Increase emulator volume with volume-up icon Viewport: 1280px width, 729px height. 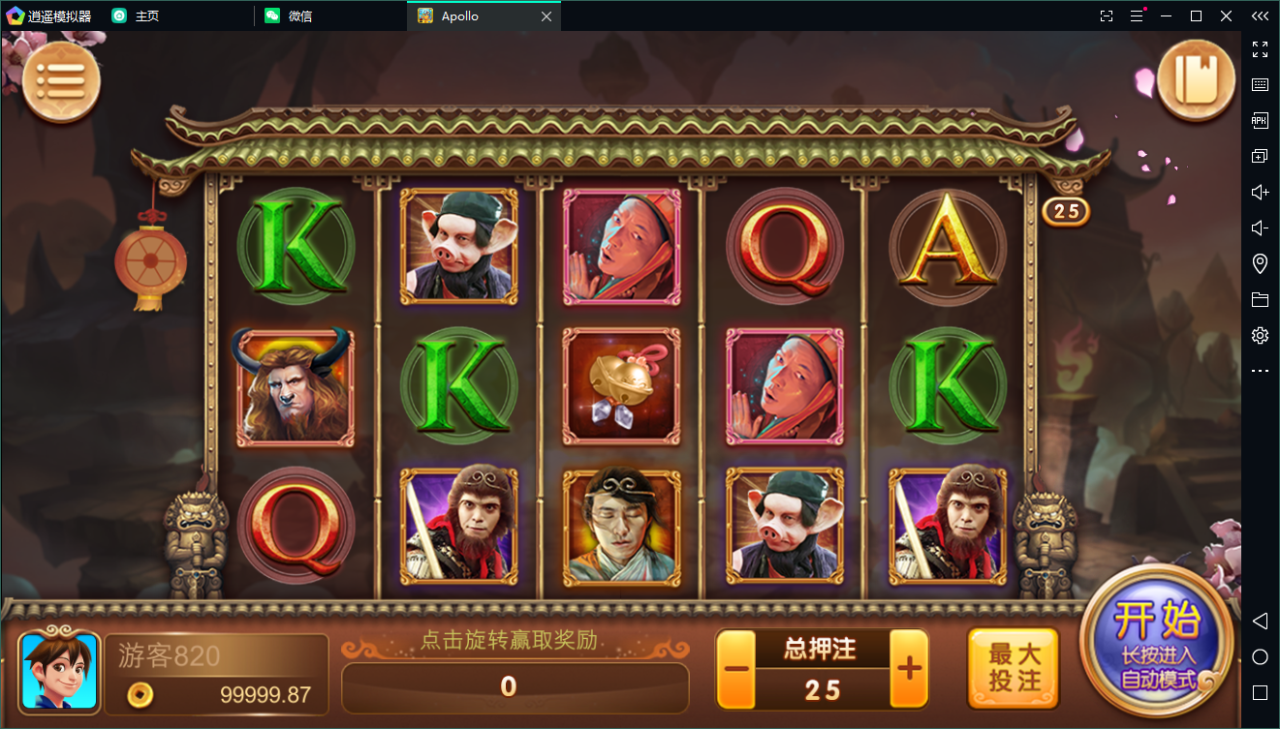(1259, 191)
